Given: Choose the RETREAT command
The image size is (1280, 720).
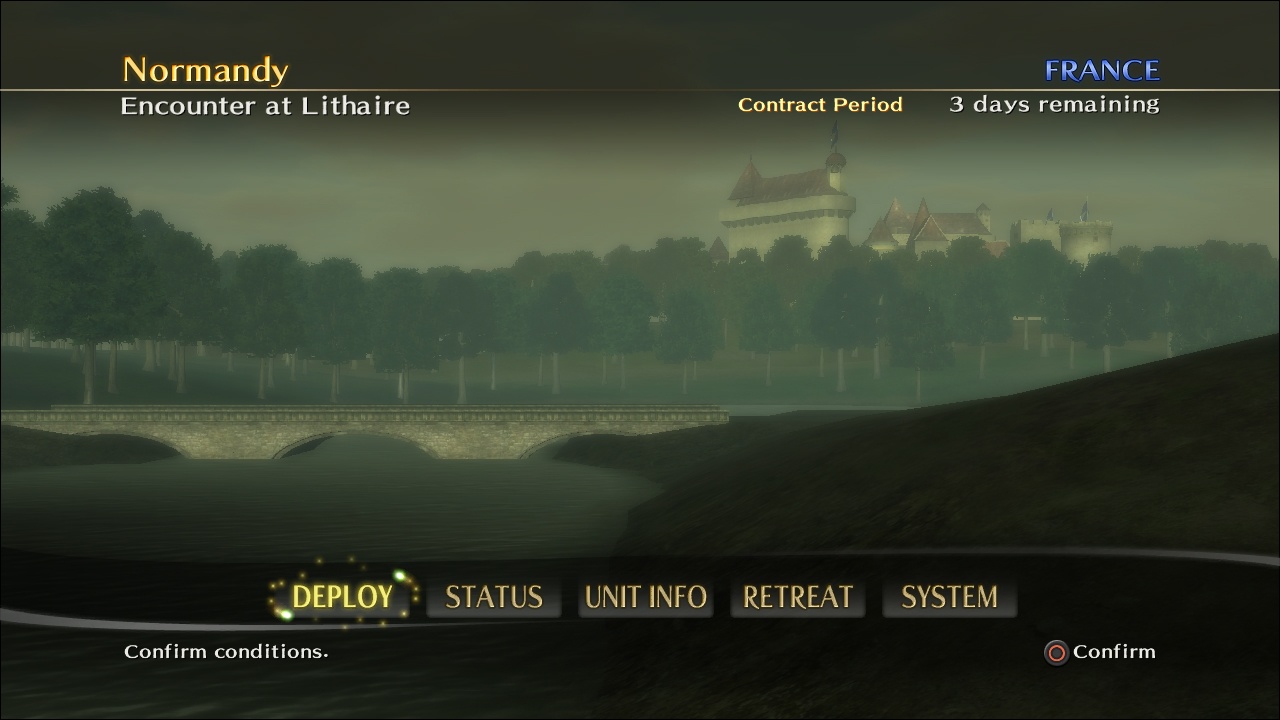Looking at the screenshot, I should (x=797, y=596).
